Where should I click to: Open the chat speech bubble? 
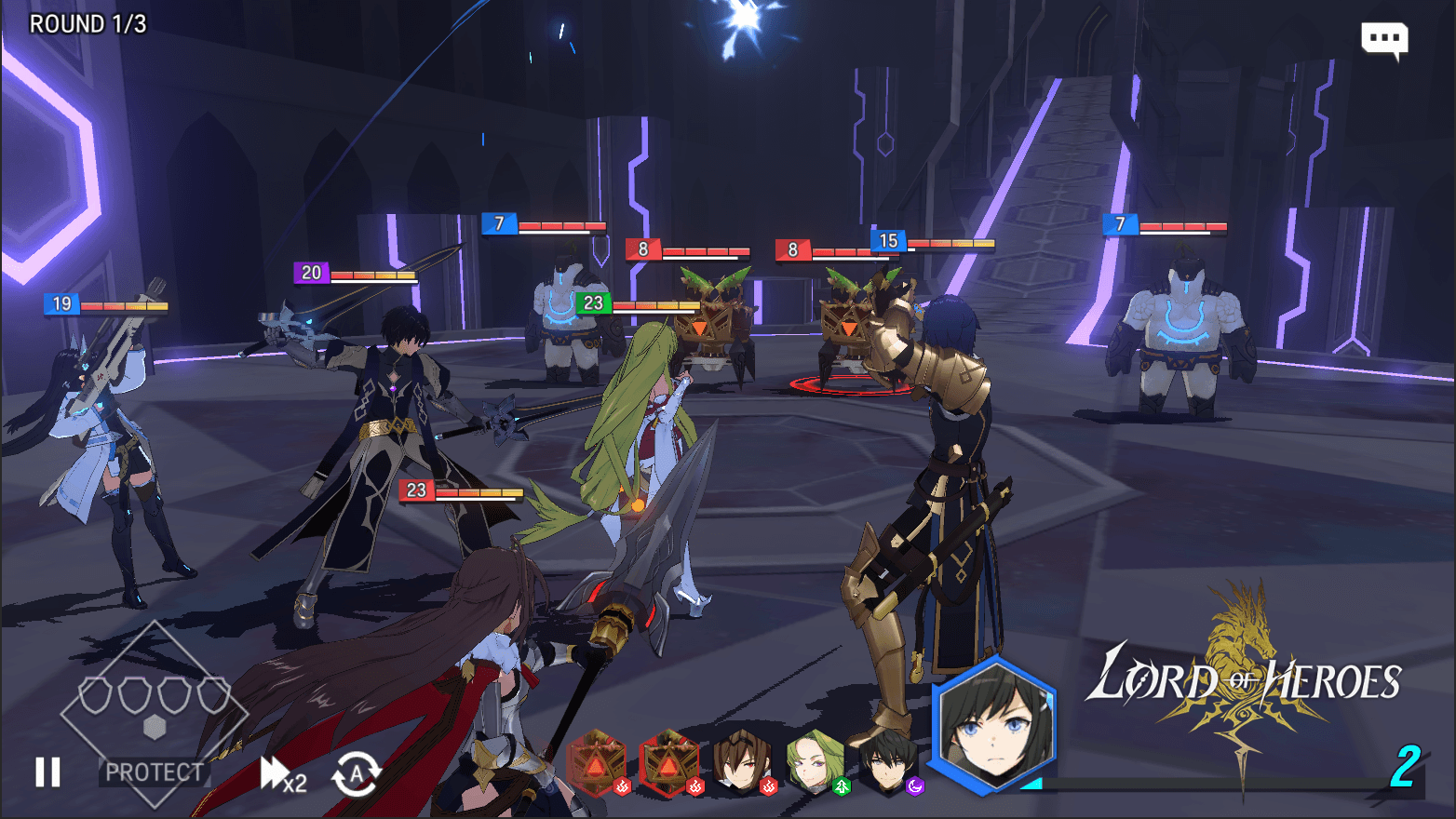coord(1384,40)
